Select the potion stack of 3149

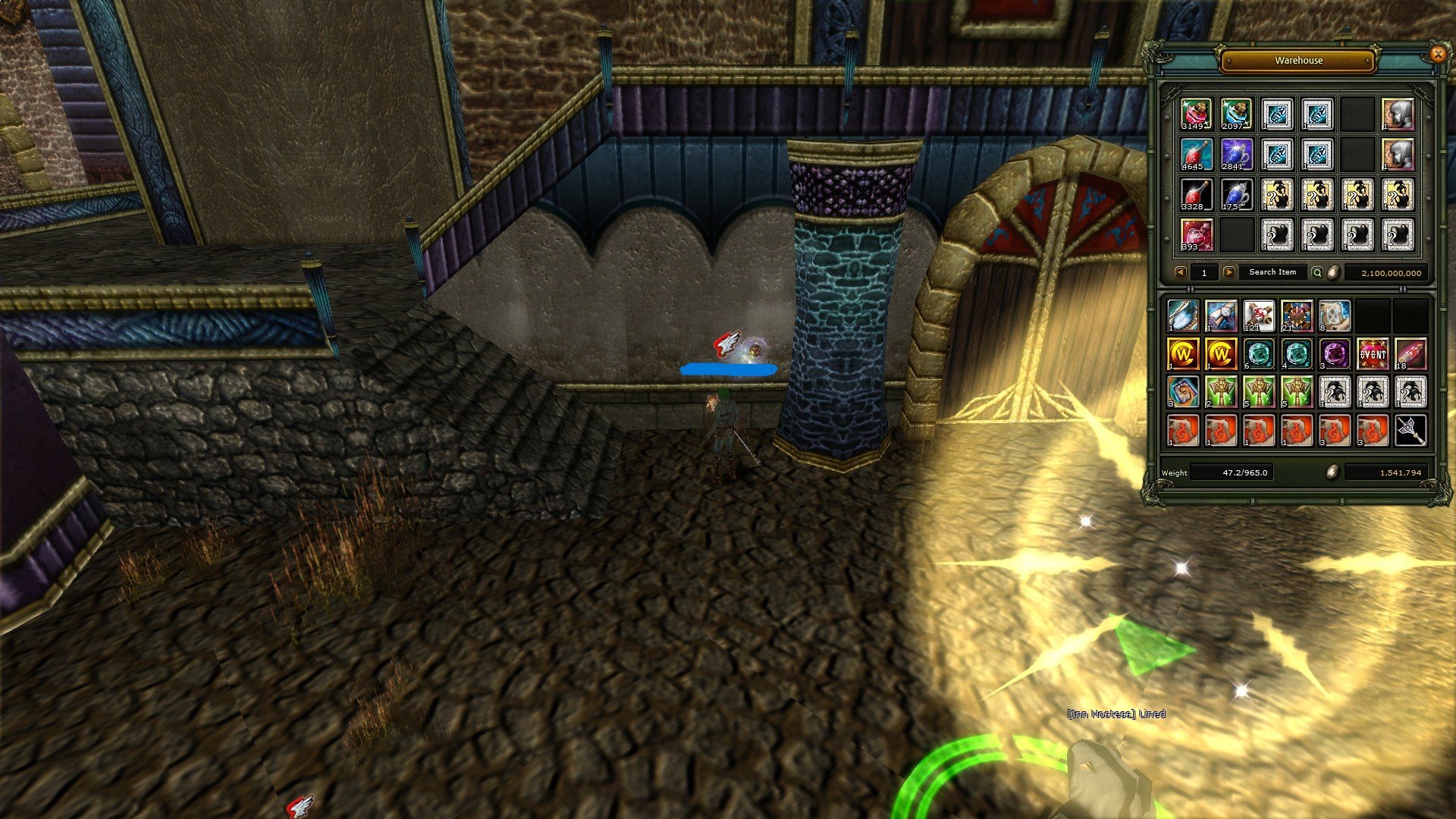[1196, 114]
